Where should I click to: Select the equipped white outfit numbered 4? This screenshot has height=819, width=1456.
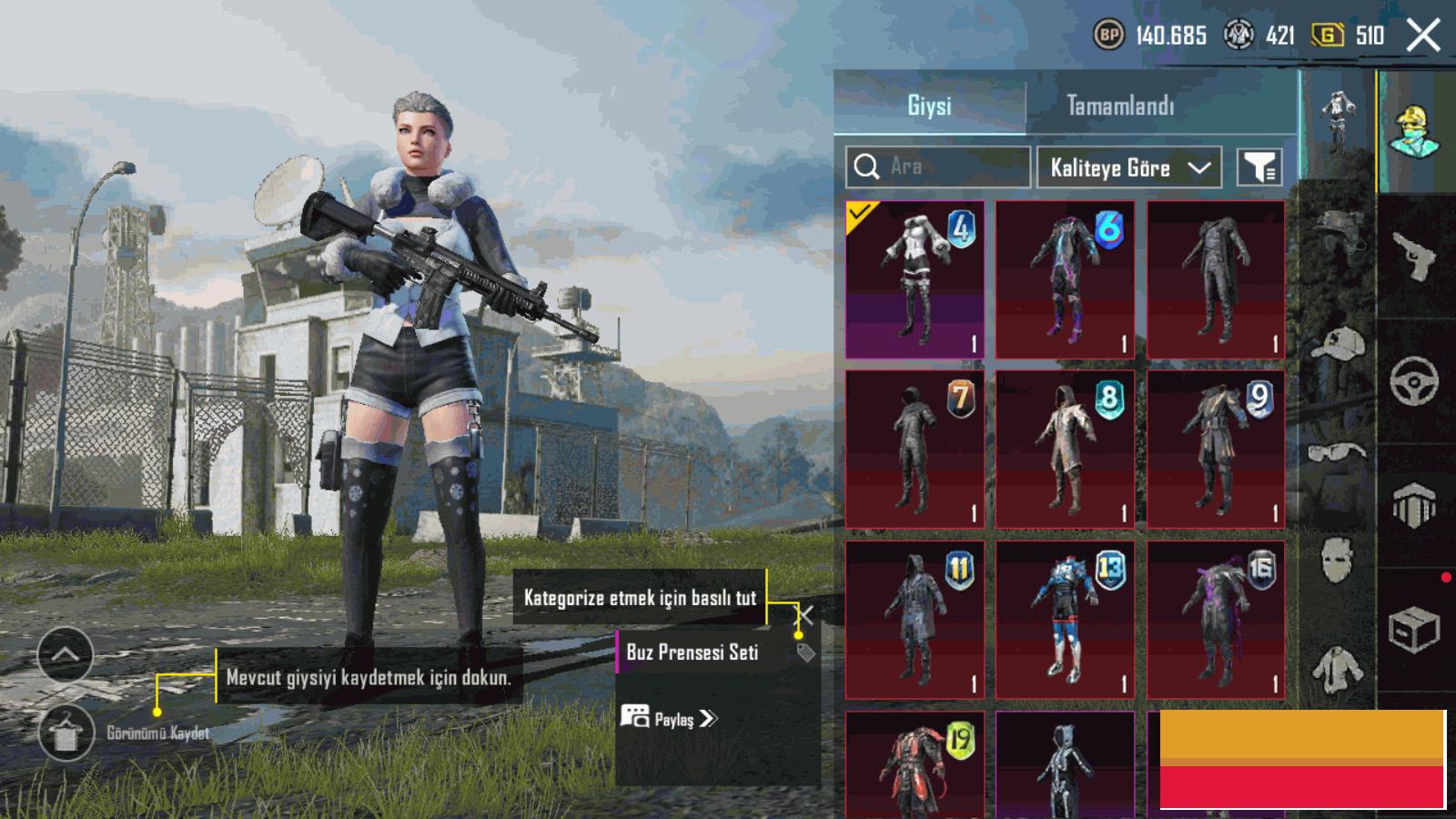[x=915, y=279]
